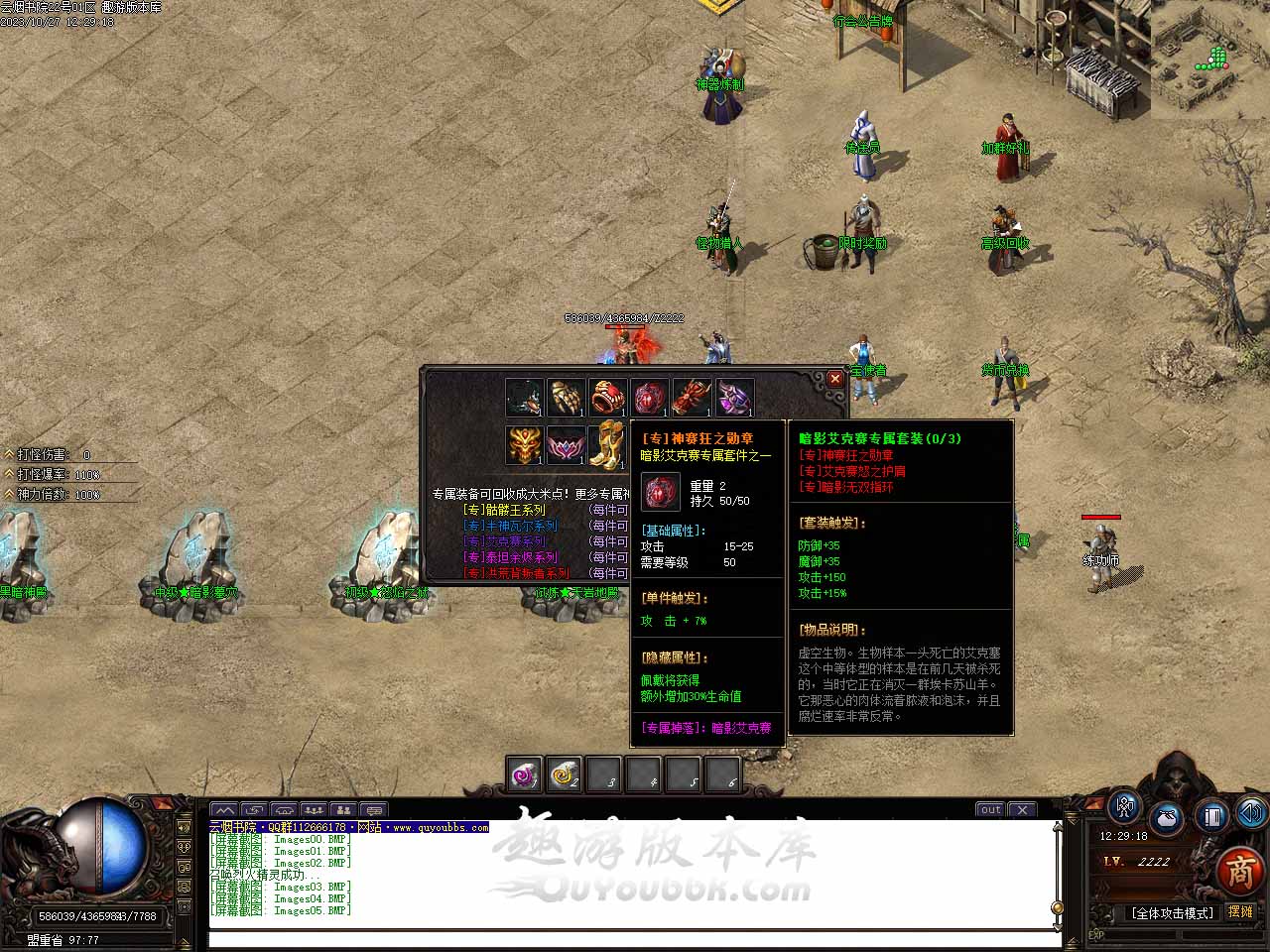Toggle the sound speaker icon

(1251, 814)
